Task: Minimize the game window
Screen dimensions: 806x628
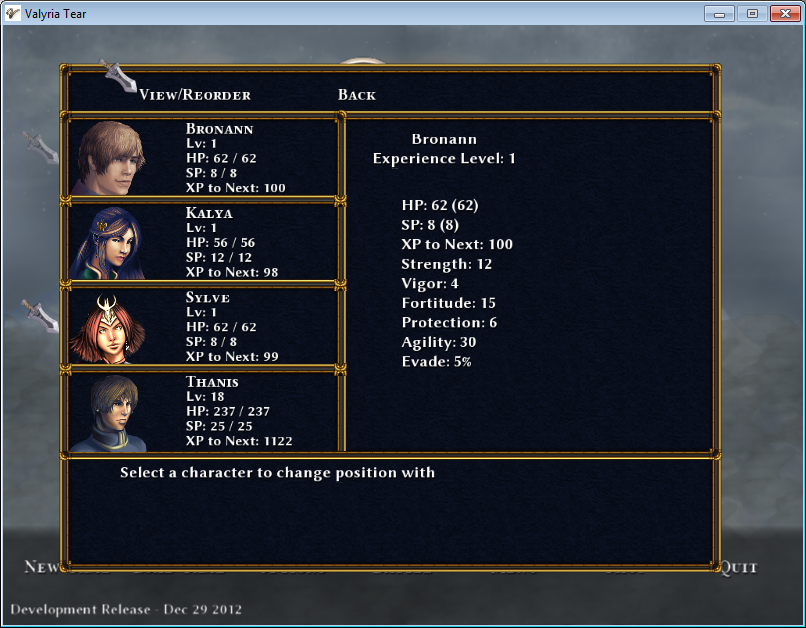Action: coord(720,13)
